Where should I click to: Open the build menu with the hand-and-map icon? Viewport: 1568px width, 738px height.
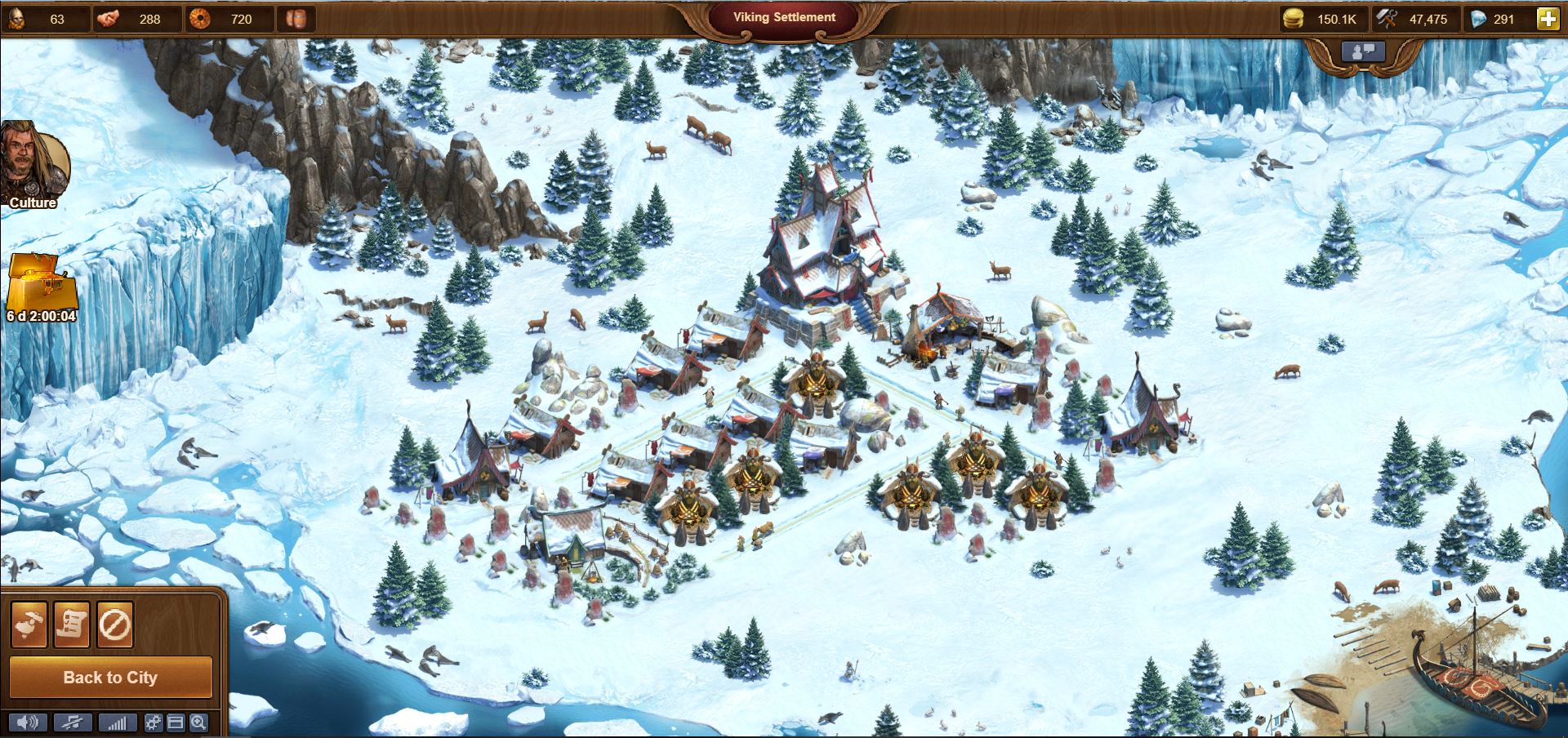click(29, 625)
